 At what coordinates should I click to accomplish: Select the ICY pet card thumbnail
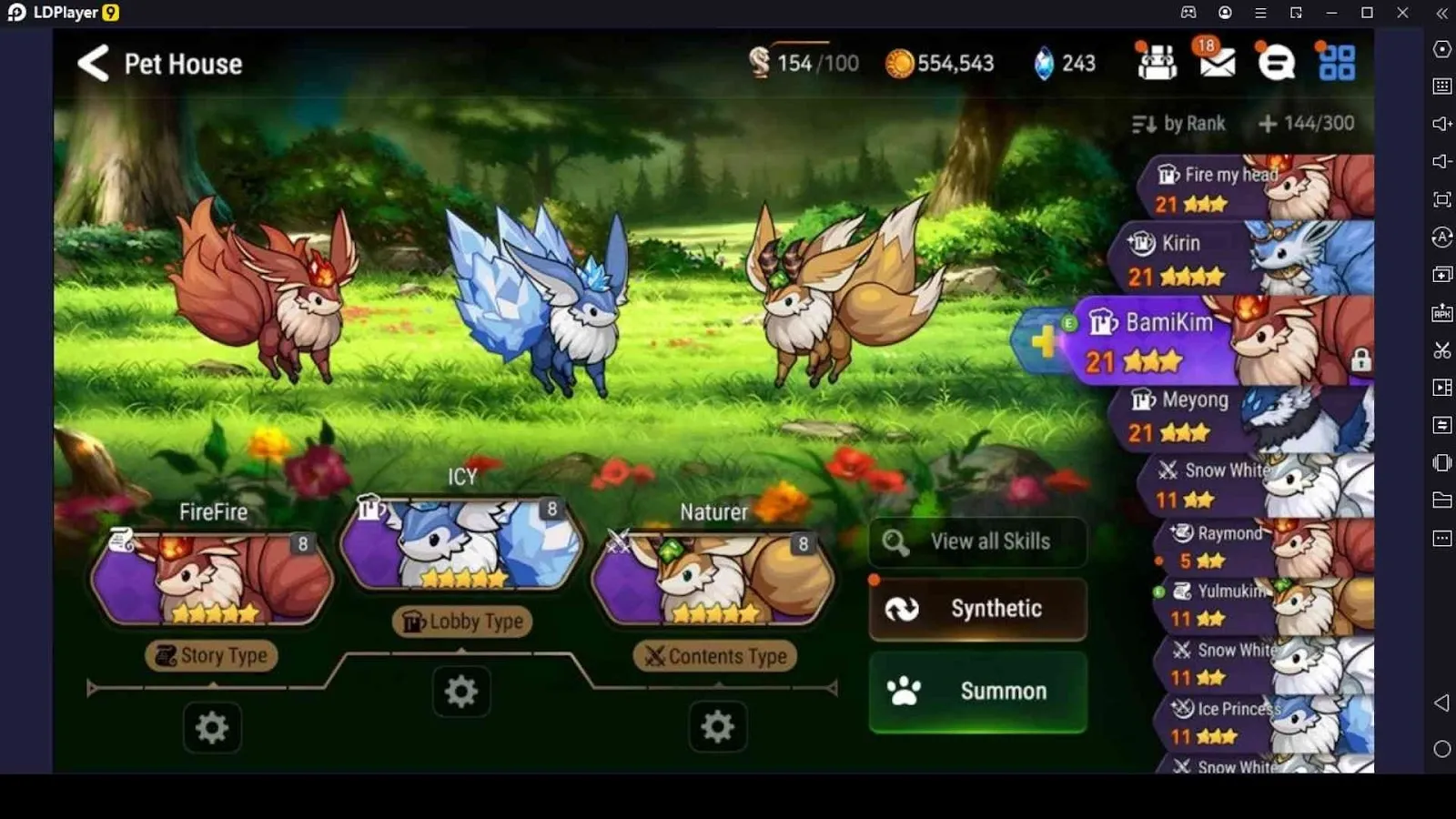point(460,546)
